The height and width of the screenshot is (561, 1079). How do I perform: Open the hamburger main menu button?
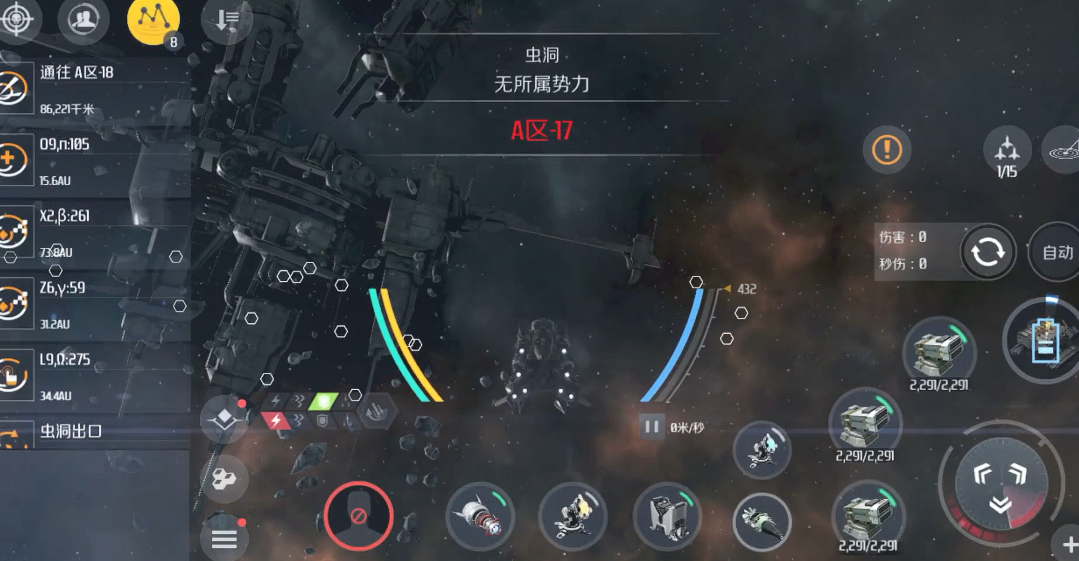pyautogui.click(x=224, y=539)
